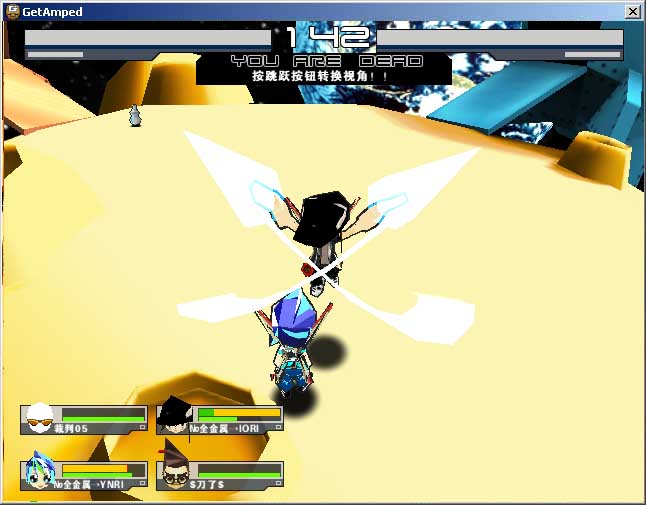
Task: Choose the IORI player panel
Action: [220, 418]
